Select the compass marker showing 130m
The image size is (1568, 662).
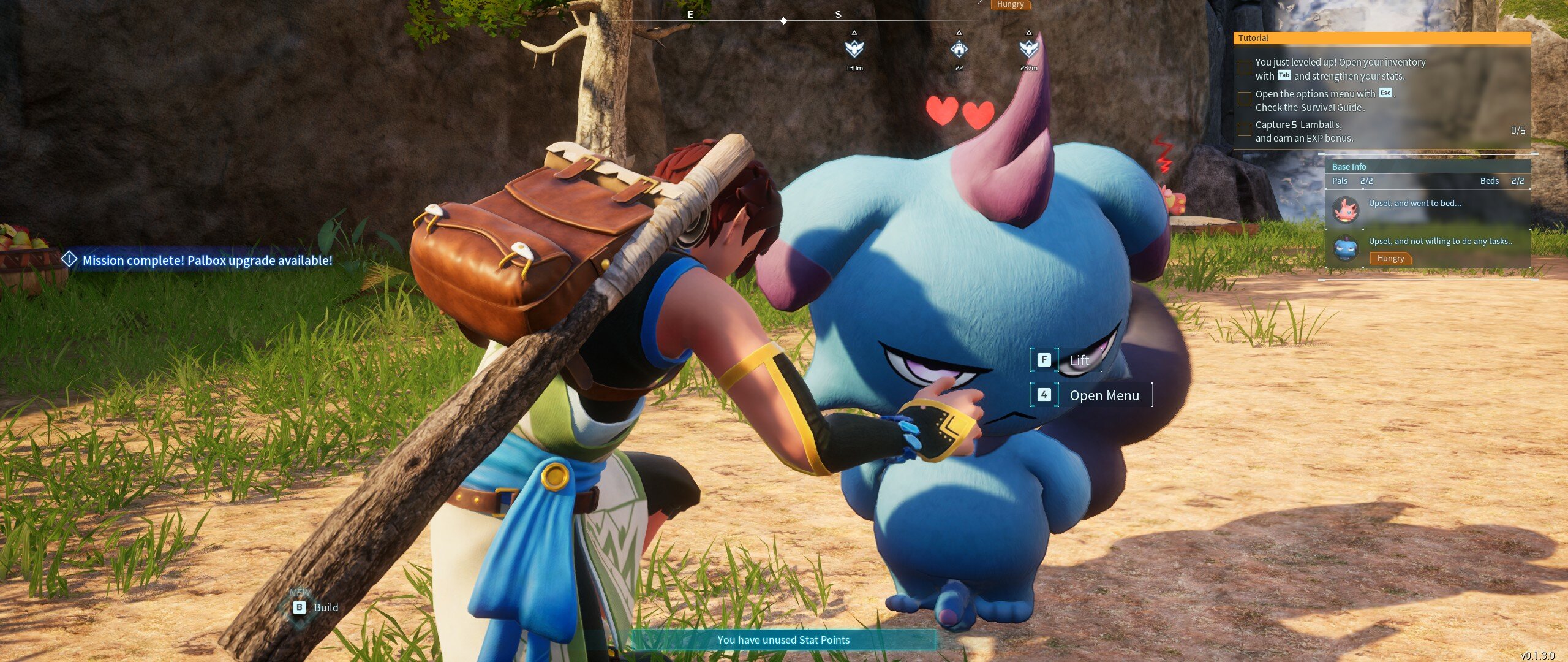[x=854, y=48]
